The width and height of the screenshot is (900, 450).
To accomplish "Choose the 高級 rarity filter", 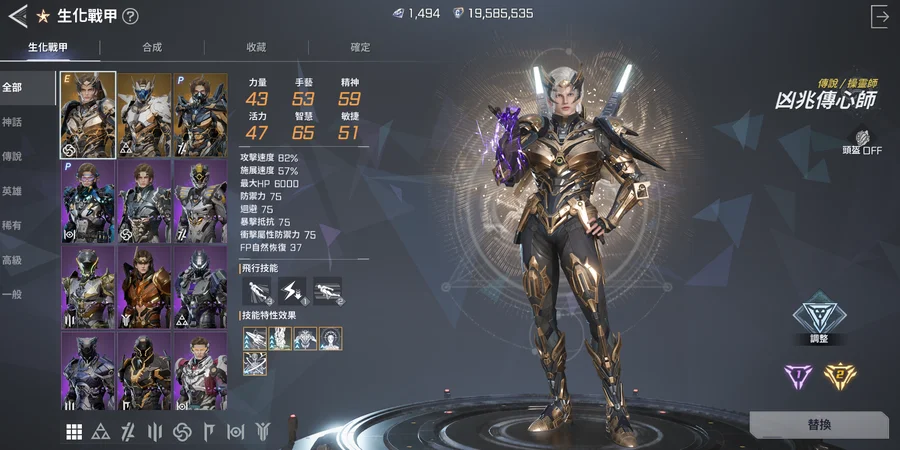I will coord(14,260).
